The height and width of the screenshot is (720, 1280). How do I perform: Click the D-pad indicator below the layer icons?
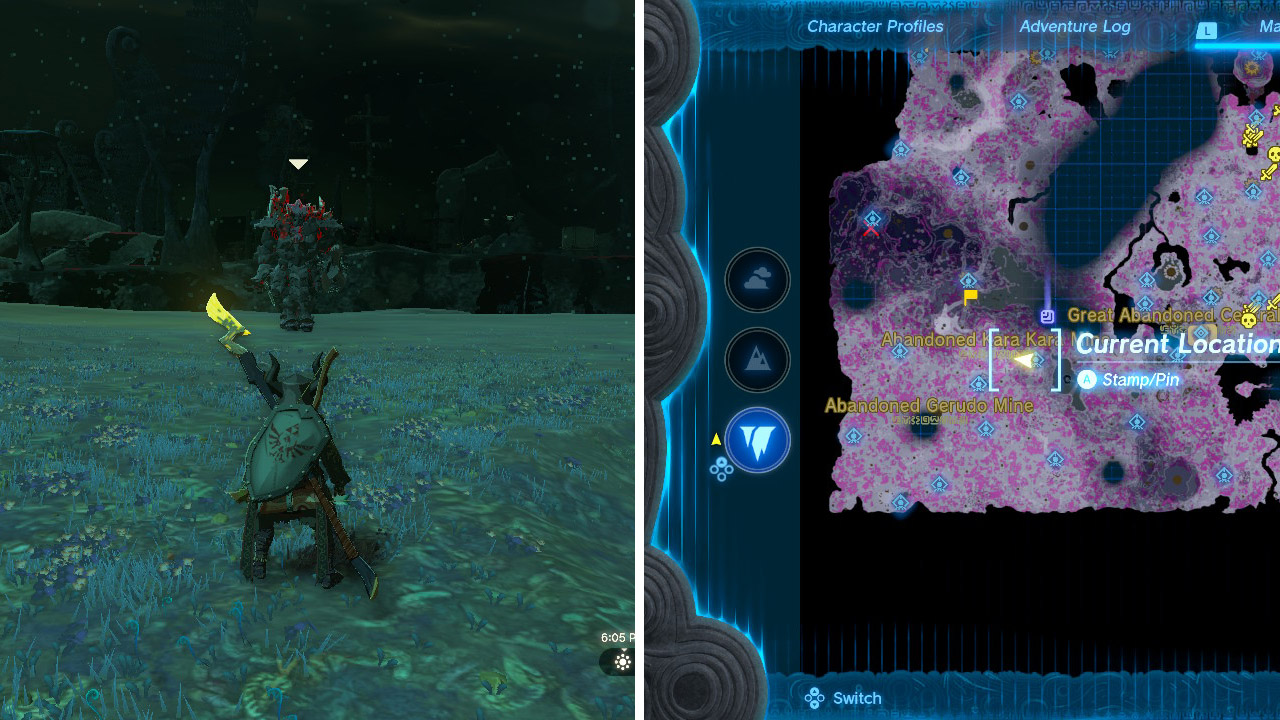click(x=722, y=467)
